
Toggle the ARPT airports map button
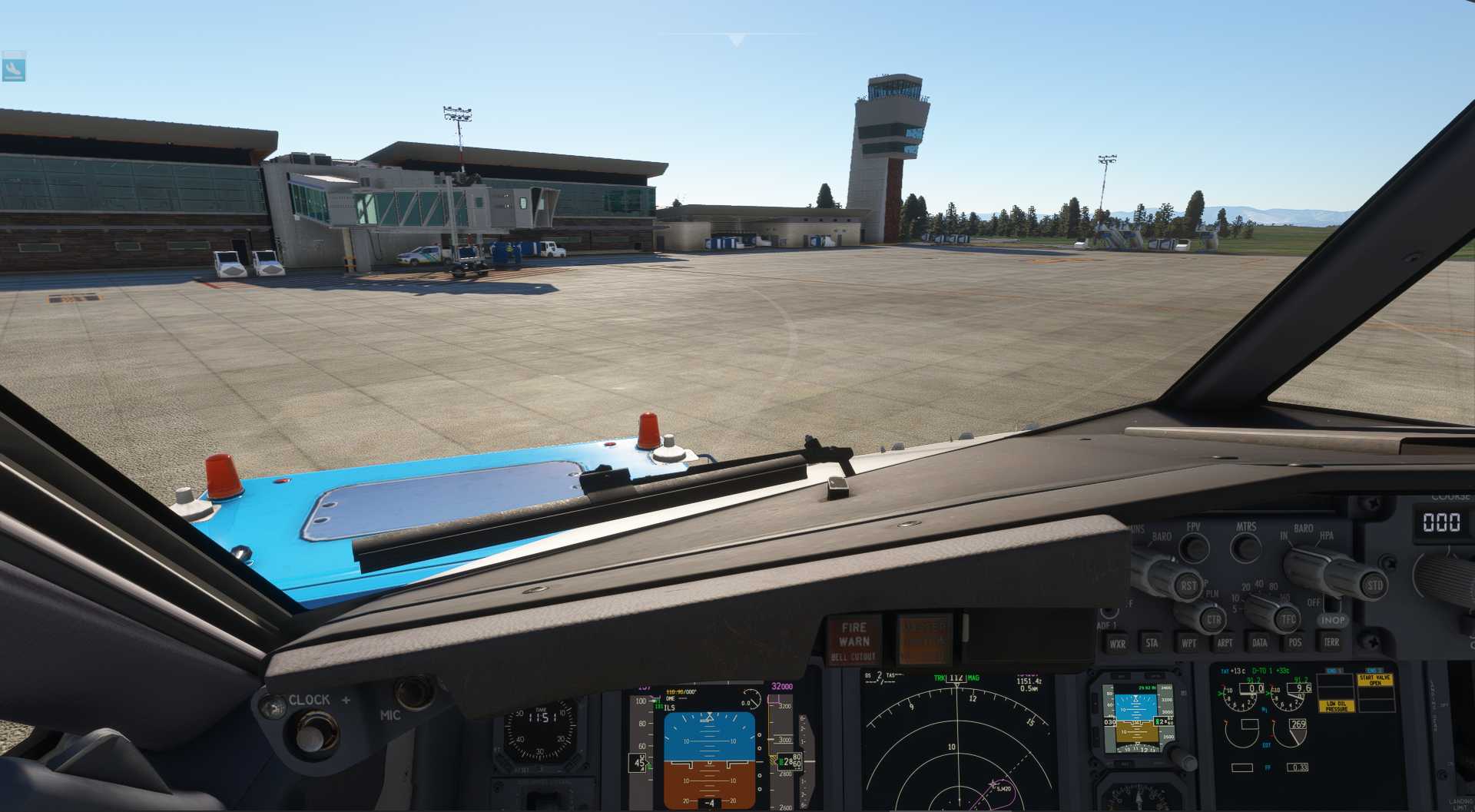pos(1225,643)
